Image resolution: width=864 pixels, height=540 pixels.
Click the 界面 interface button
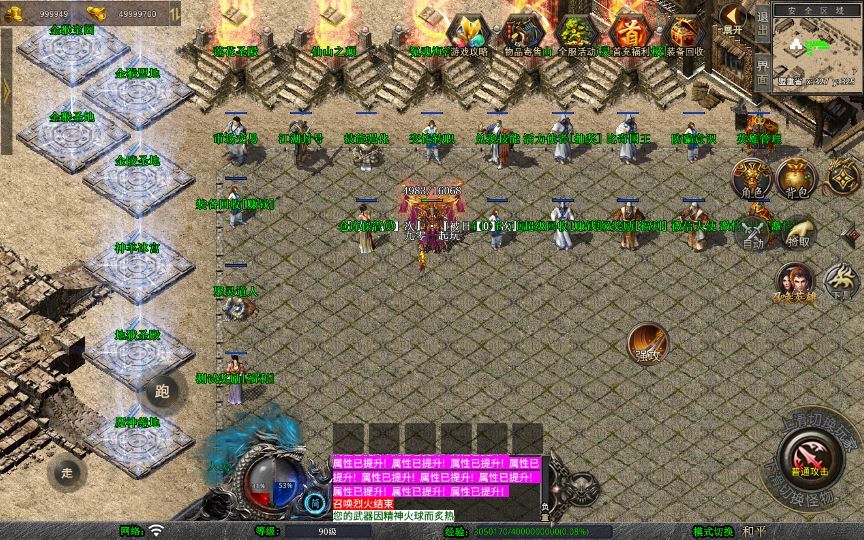pos(762,70)
